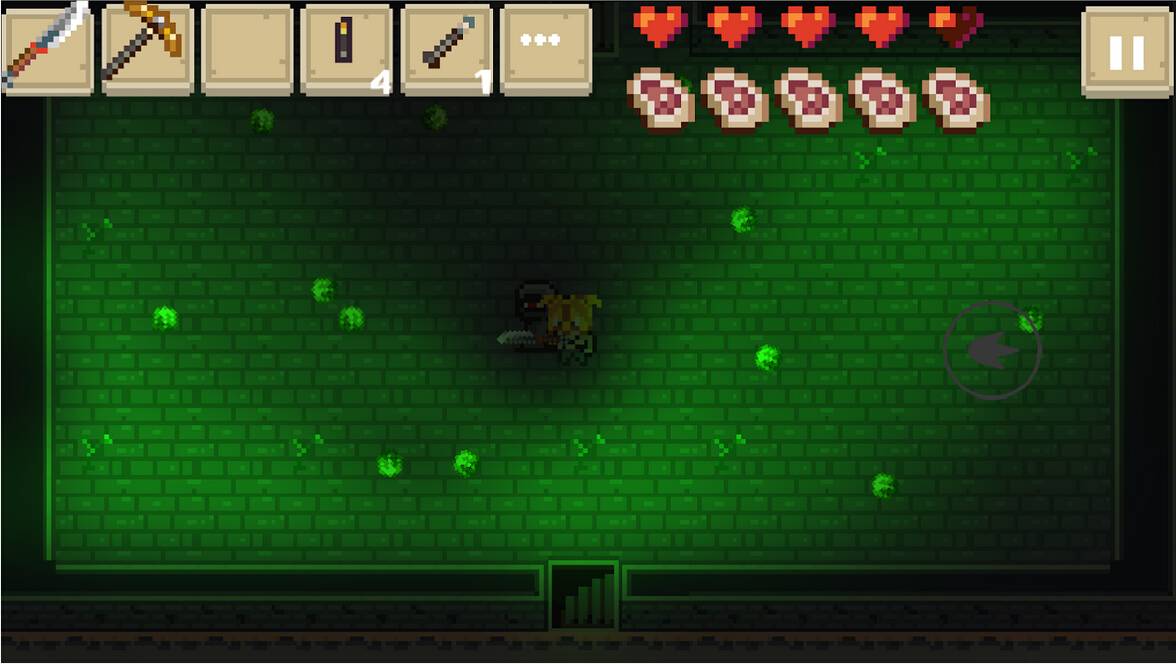
Task: Choose the empty hotbar slot
Action: 247,48
